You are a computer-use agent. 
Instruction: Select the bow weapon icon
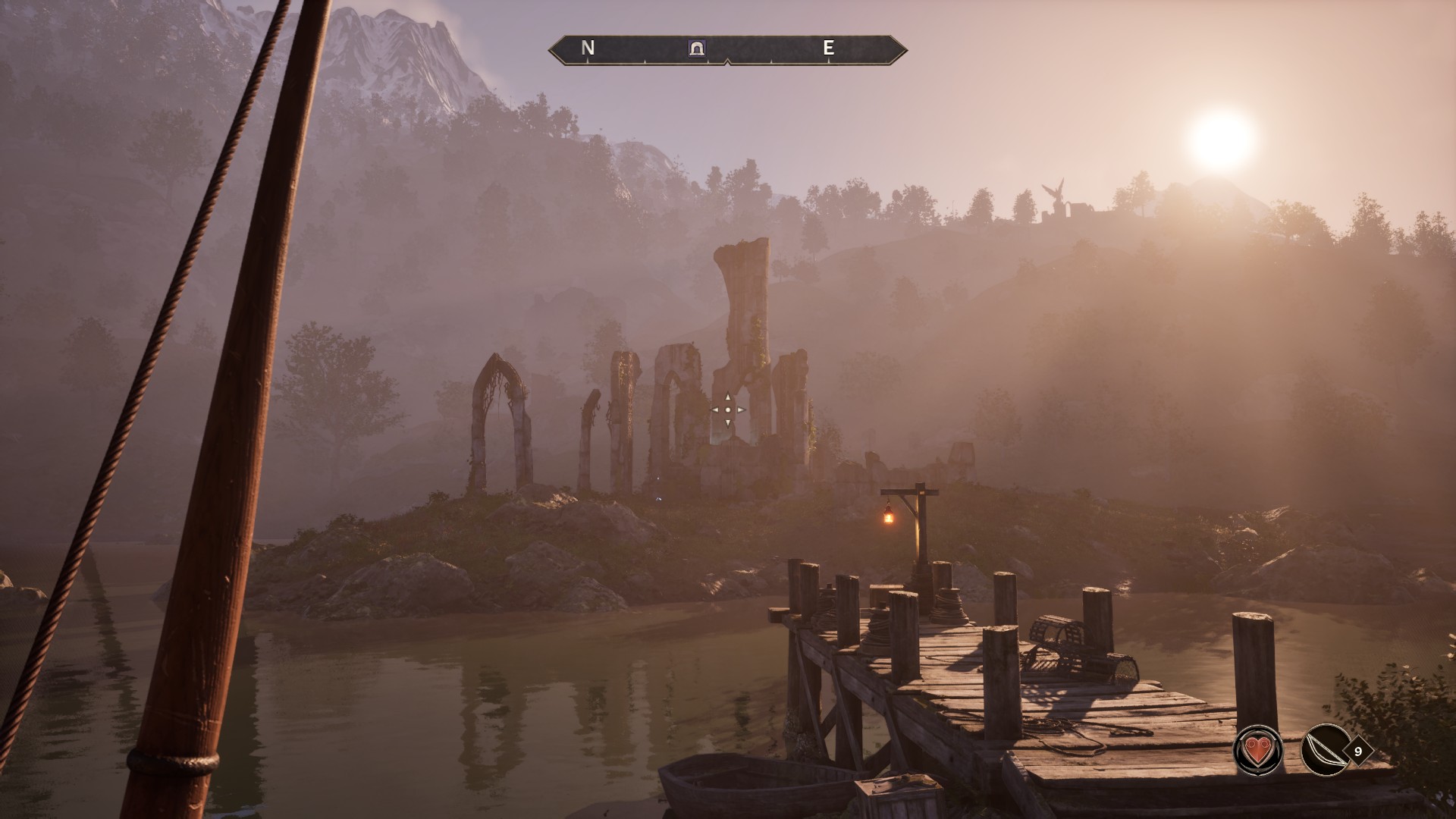tap(1325, 751)
